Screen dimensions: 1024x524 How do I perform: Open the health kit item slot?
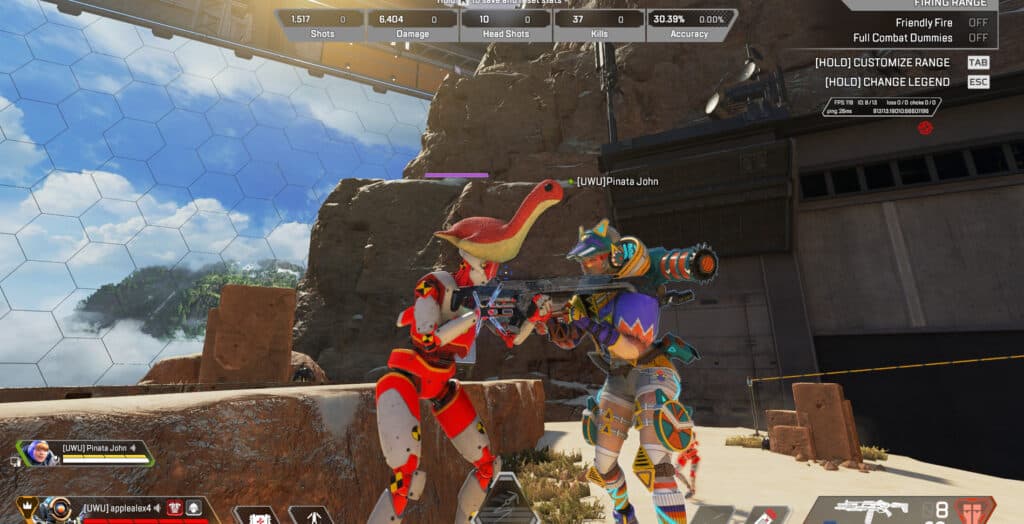click(256, 516)
